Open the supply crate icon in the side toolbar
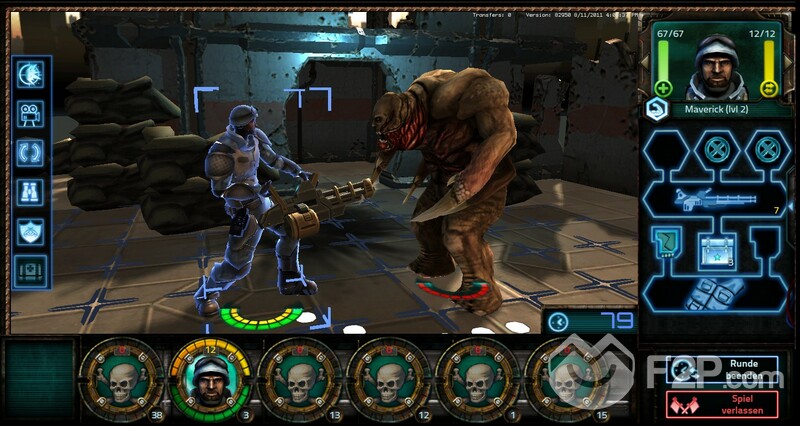Viewport: 800px width, 426px height. (30, 270)
